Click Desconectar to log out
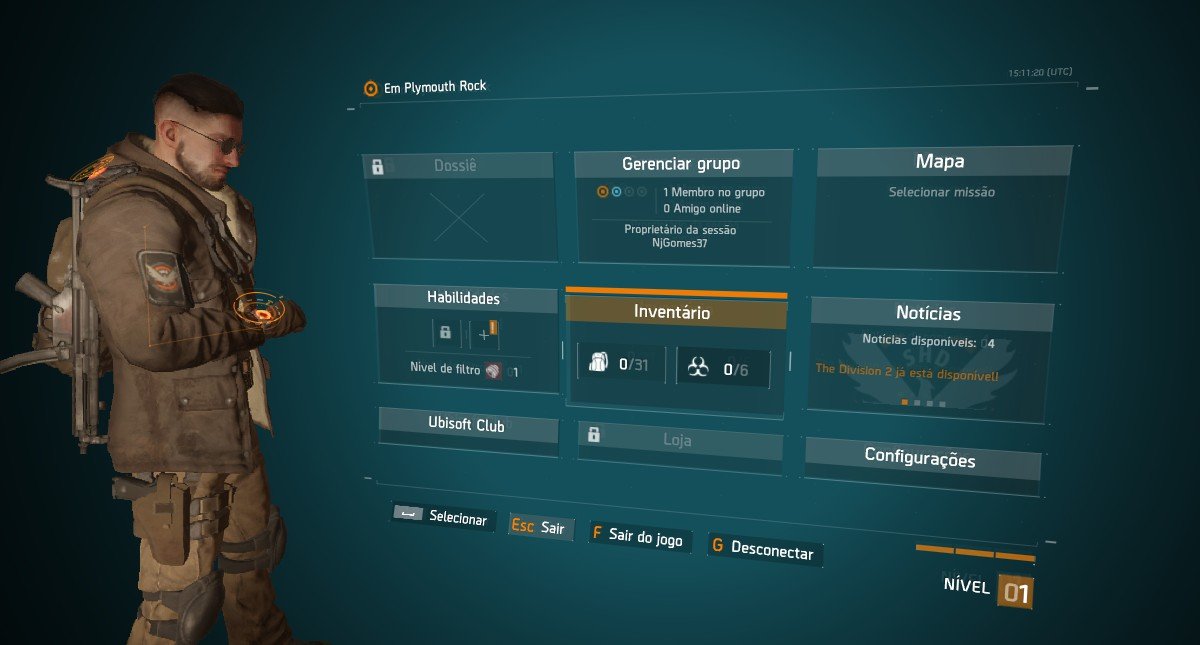This screenshot has height=645, width=1200. tap(764, 550)
